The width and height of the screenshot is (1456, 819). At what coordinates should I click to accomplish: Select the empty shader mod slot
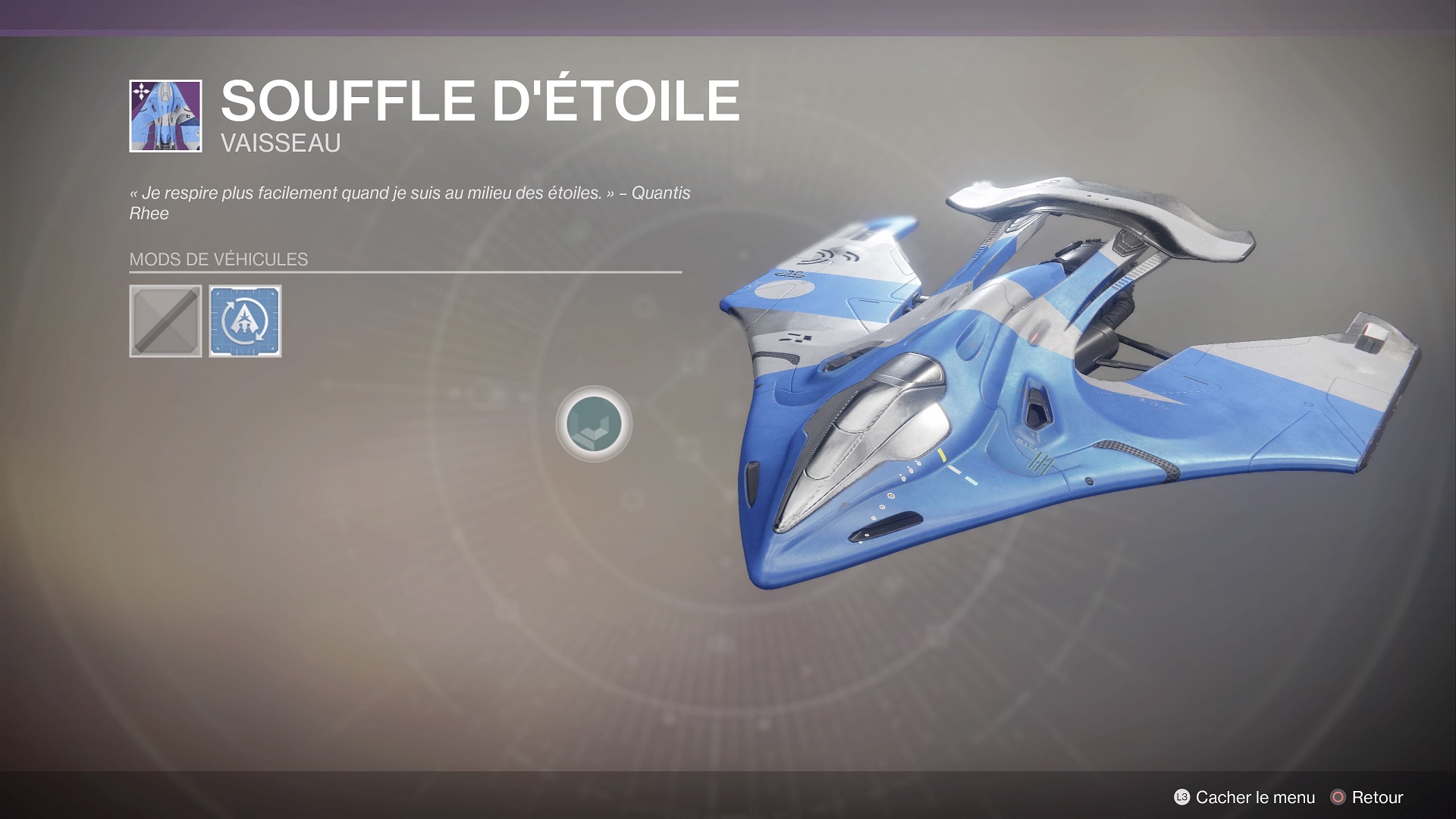pos(165,321)
